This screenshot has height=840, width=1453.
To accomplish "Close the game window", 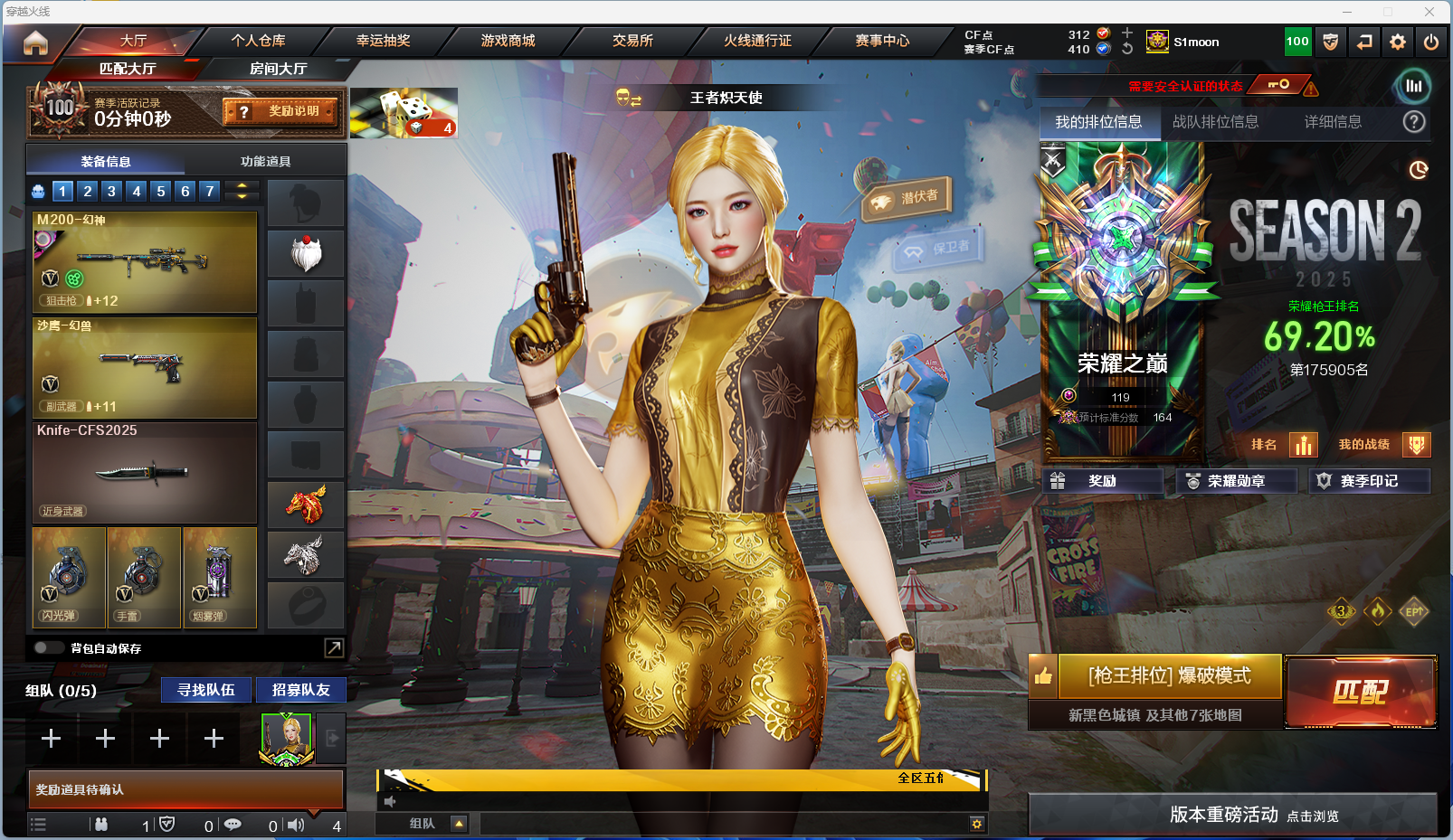I will pyautogui.click(x=1429, y=12).
